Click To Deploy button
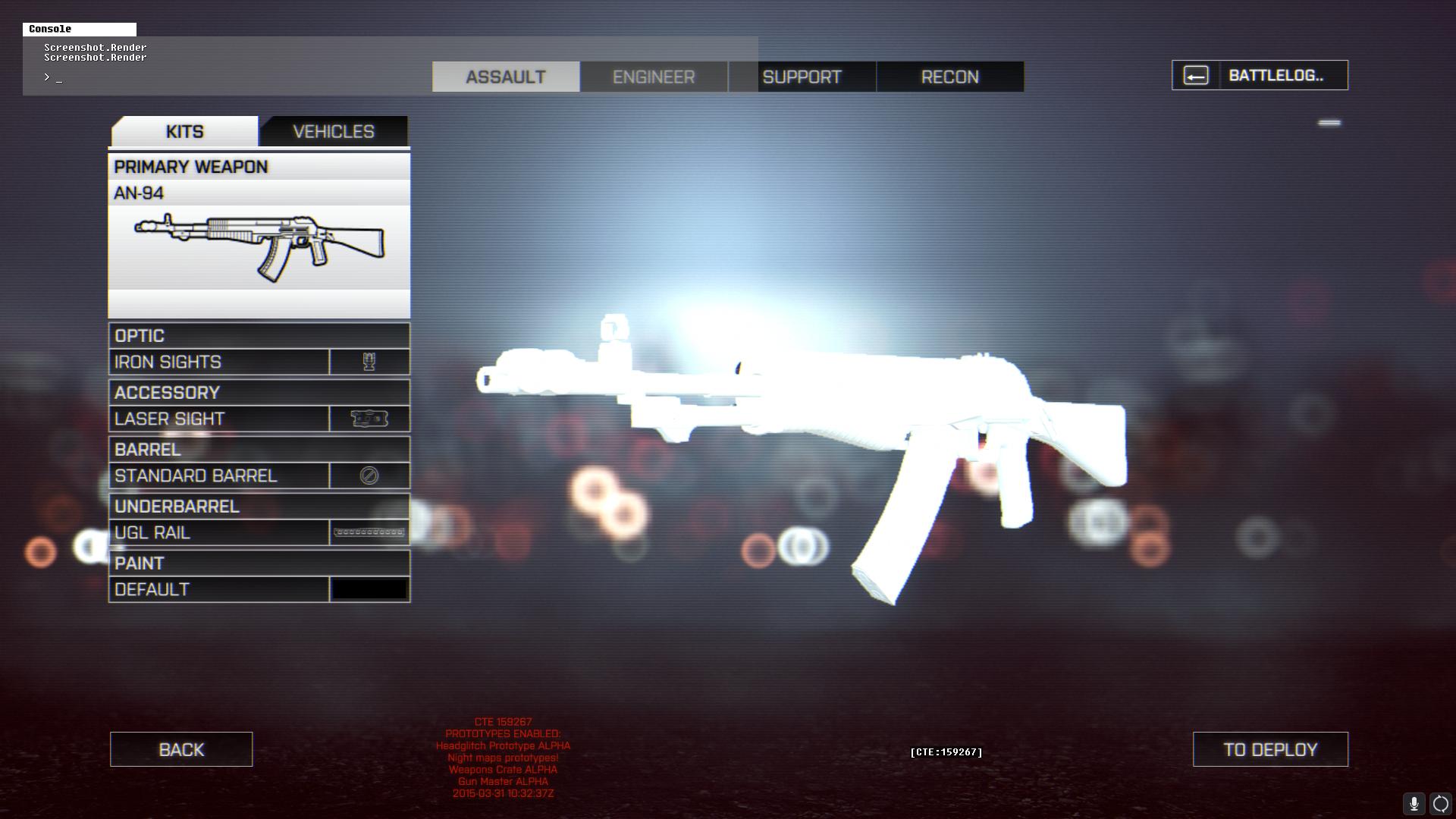Screen dimensions: 1456x819 click(1270, 749)
